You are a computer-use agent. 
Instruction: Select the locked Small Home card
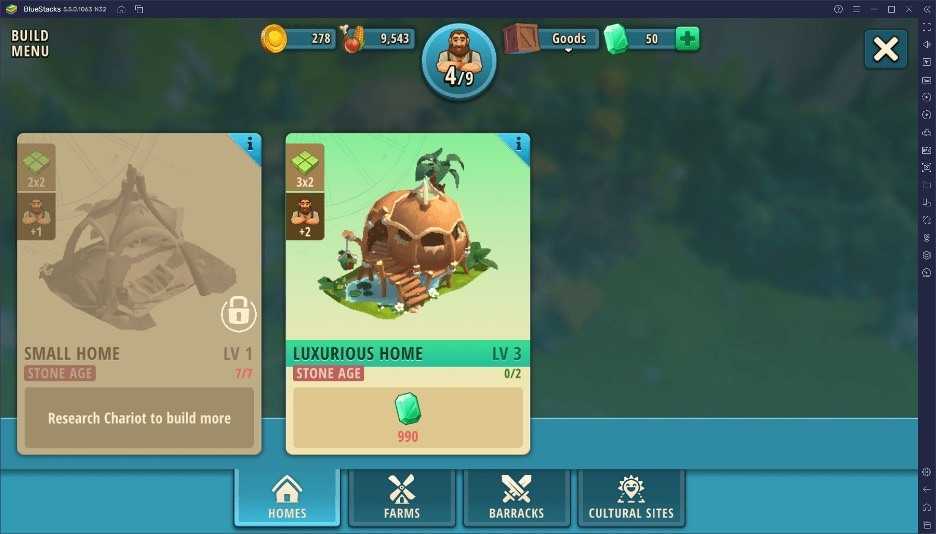tap(139, 260)
